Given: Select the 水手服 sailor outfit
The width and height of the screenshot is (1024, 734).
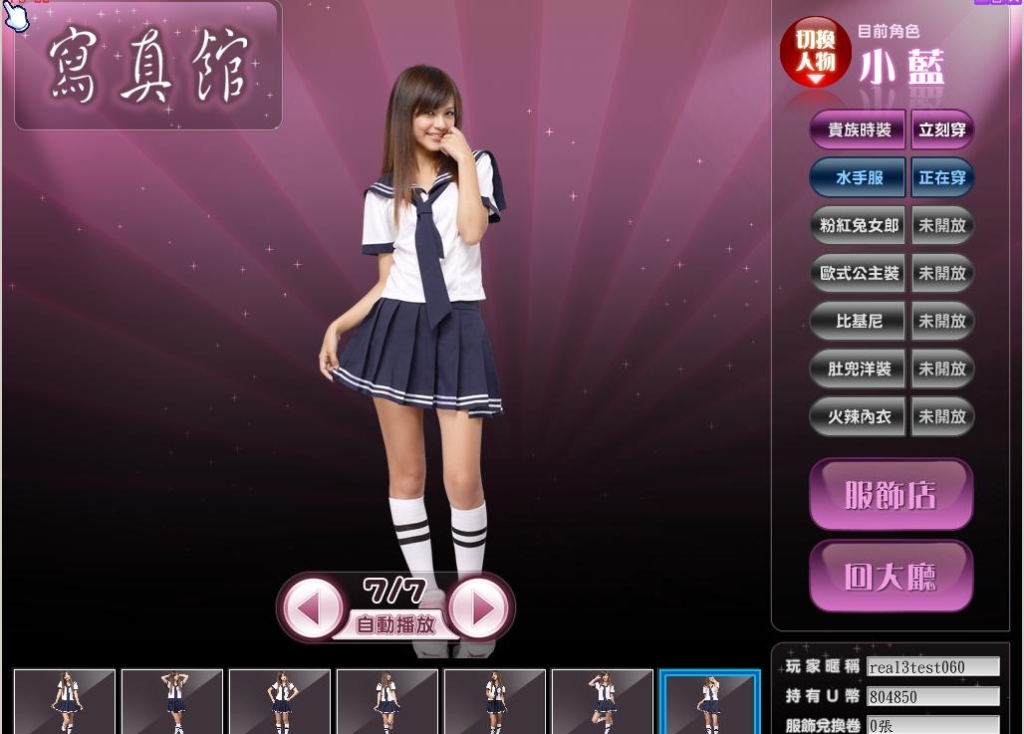Looking at the screenshot, I should 858,178.
